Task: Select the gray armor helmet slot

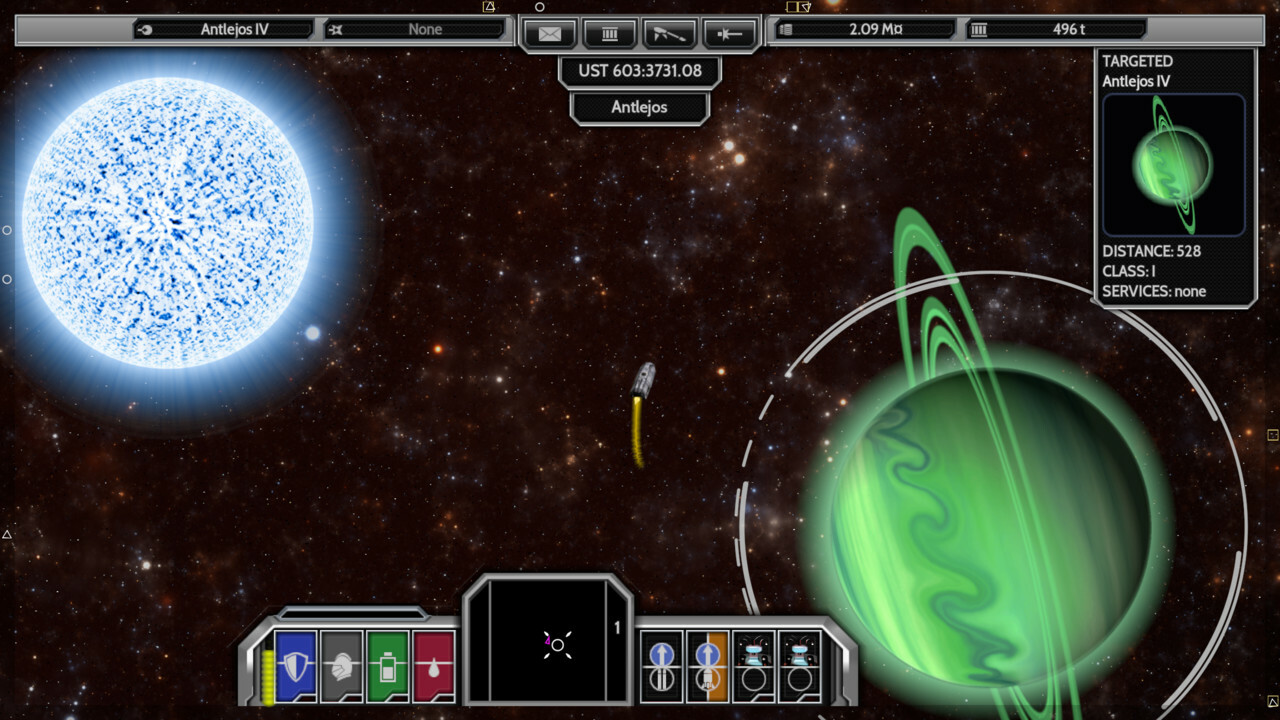Action: coord(342,666)
